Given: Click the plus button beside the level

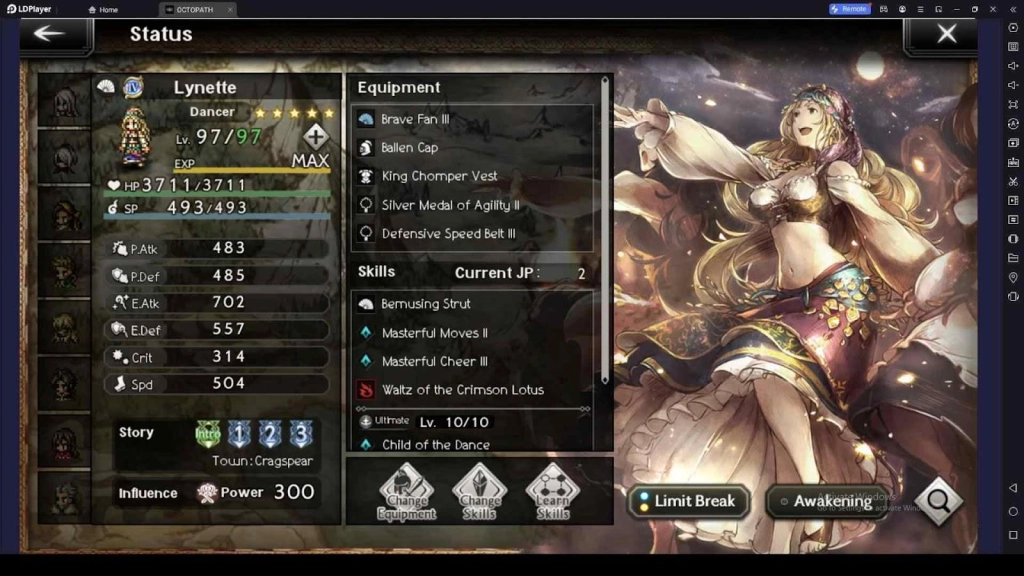Looking at the screenshot, I should pyautogui.click(x=316, y=137).
